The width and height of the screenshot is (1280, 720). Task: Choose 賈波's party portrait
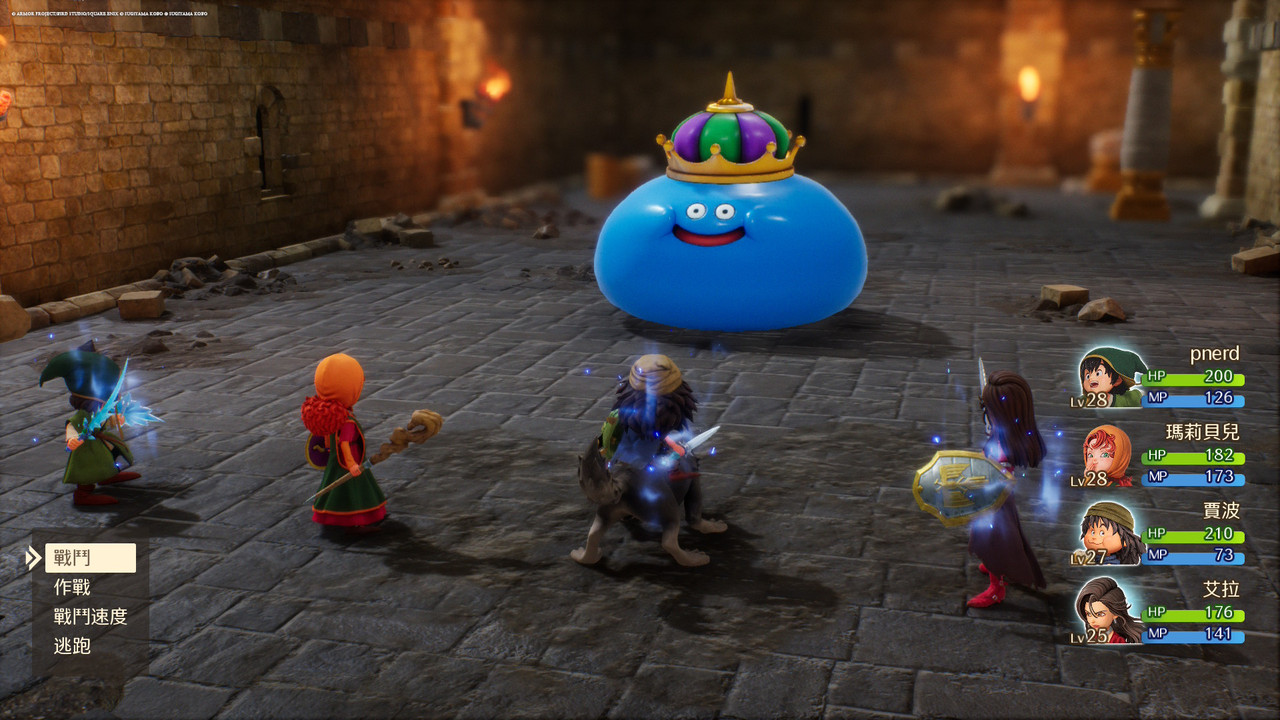click(1110, 533)
